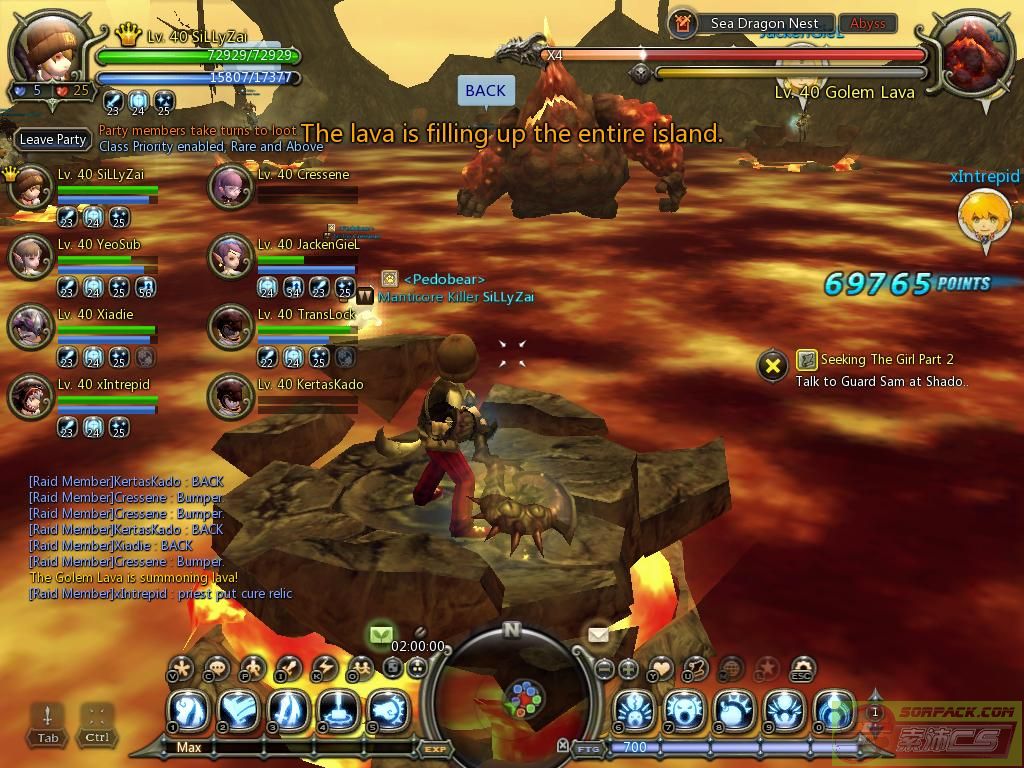Click the Golem Lava boss portrait
This screenshot has height=768, width=1024.
[974, 55]
